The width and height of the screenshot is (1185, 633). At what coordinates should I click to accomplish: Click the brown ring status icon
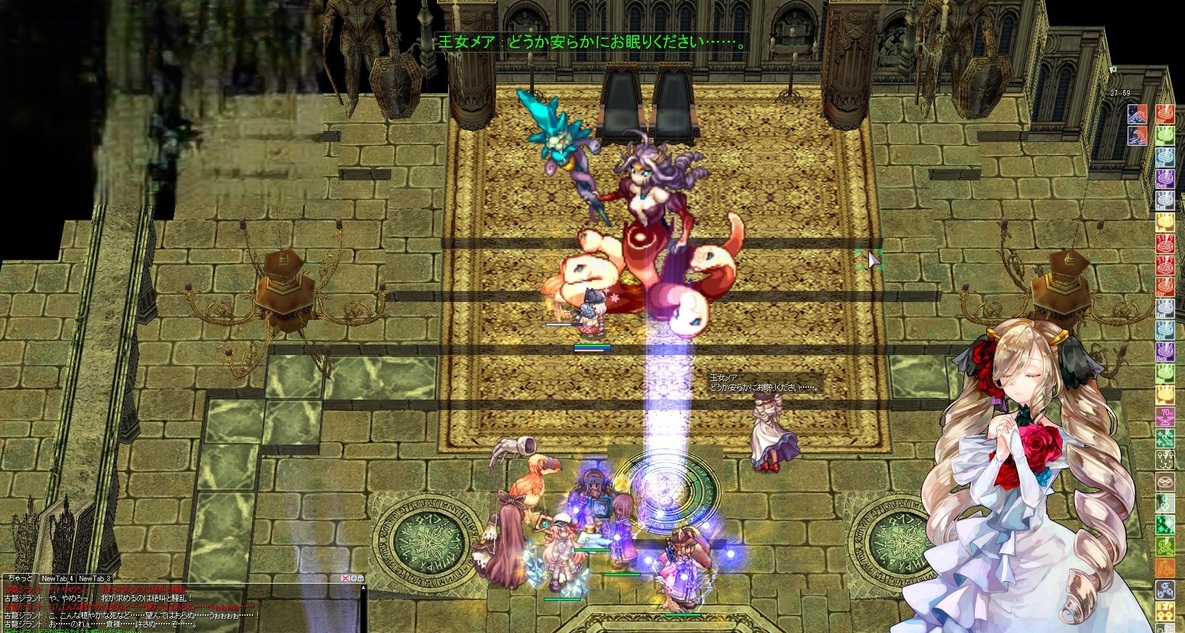[1165, 481]
